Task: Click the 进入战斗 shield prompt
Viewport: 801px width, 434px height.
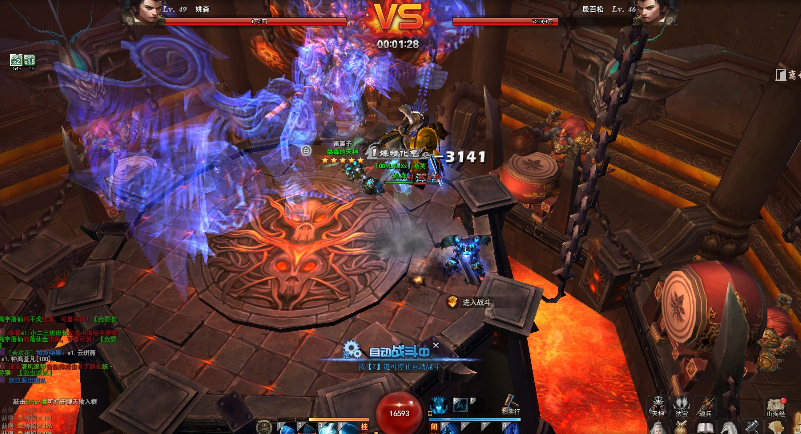Action: (470, 301)
